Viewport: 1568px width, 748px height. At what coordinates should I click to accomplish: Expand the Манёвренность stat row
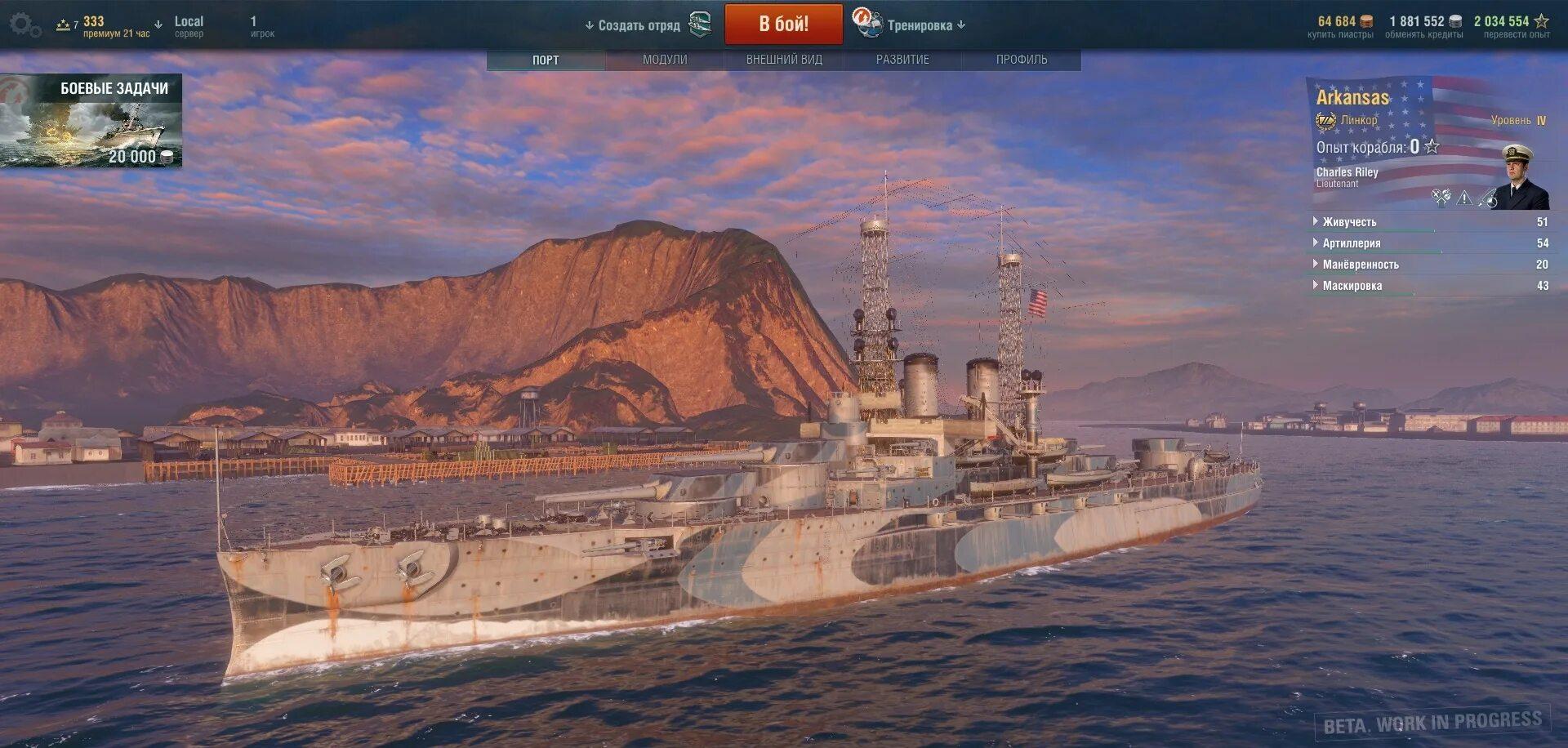point(1361,265)
